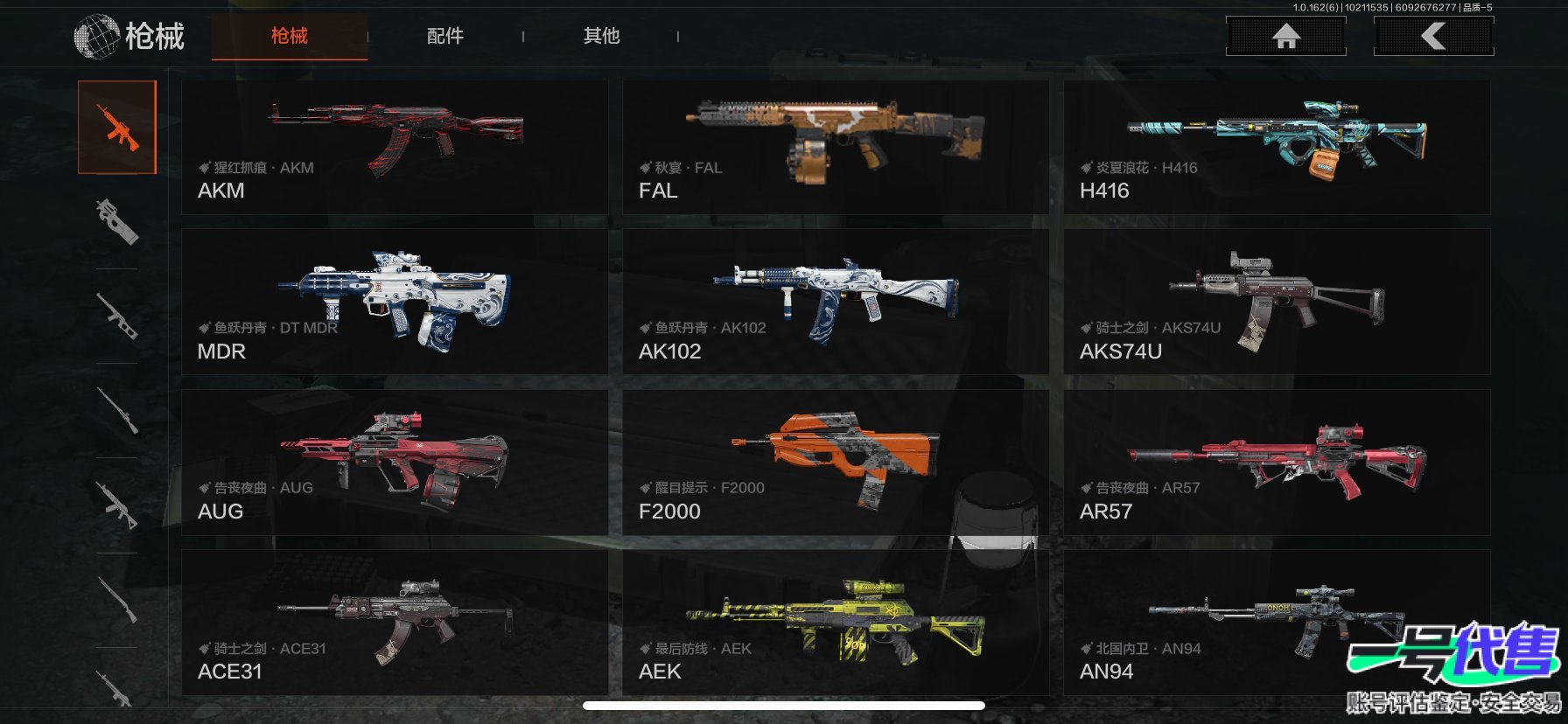
Task: Choose the FAL weapon card
Action: point(836,148)
